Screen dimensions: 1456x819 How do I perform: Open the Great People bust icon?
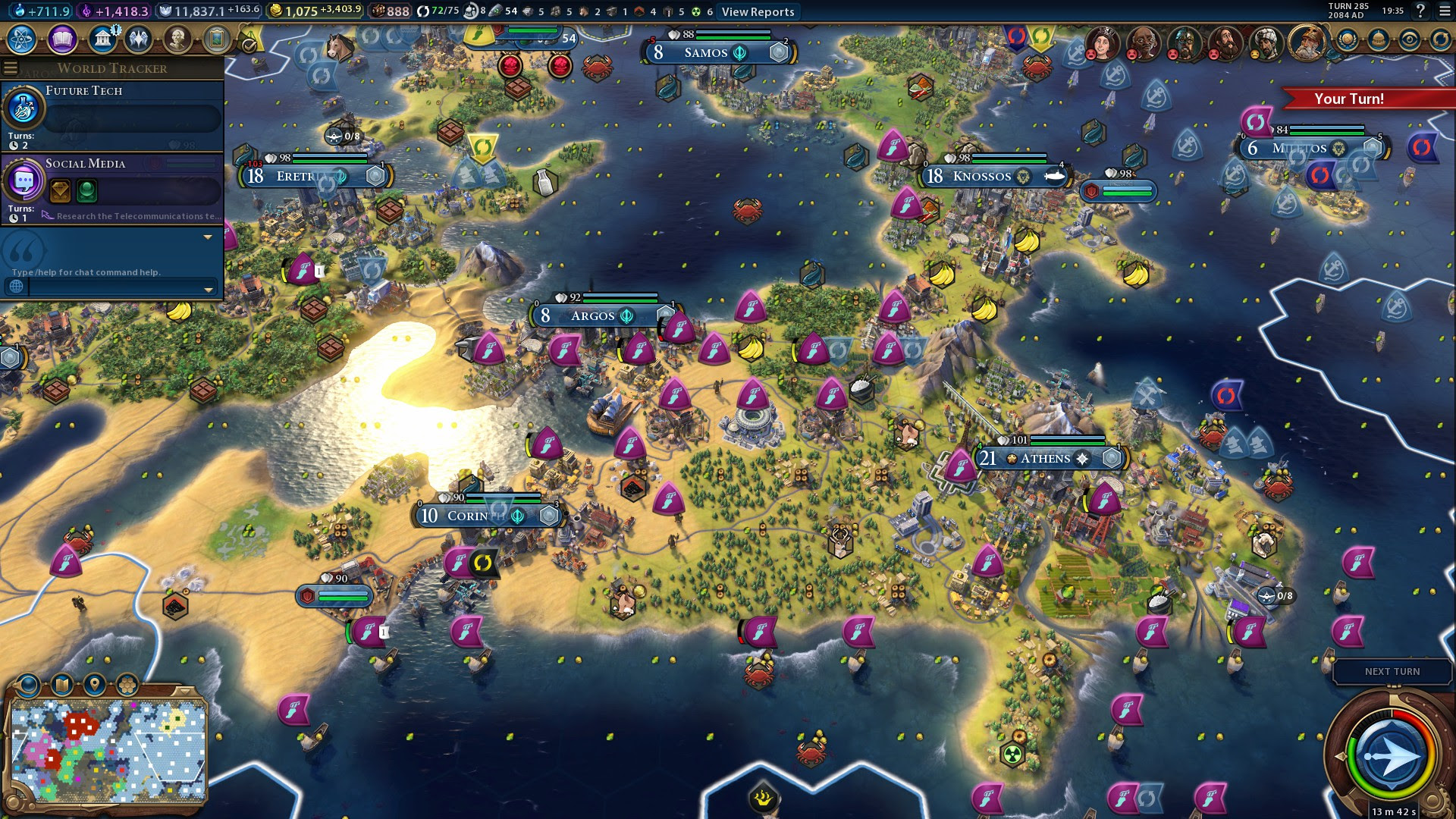click(177, 39)
